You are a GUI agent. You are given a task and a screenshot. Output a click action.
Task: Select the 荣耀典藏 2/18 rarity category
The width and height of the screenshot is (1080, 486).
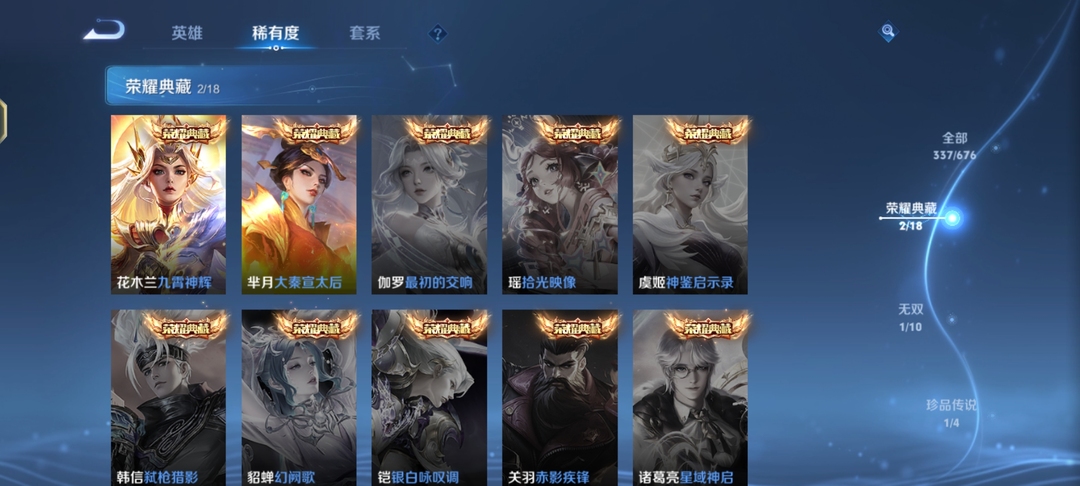pyautogui.click(x=912, y=217)
